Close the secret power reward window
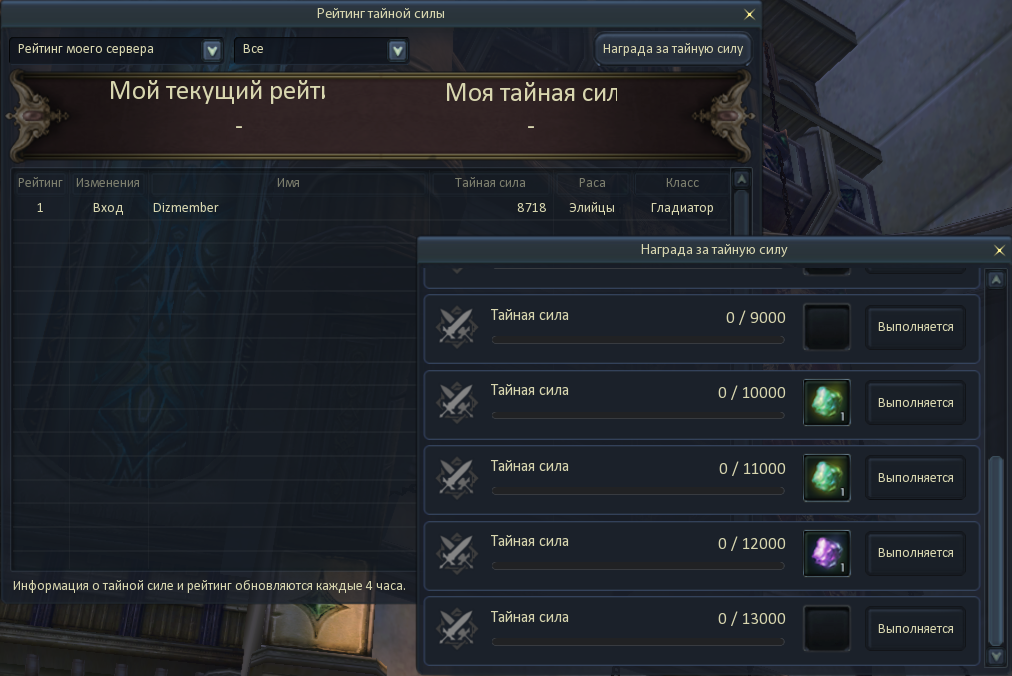The image size is (1012, 676). coord(998,250)
